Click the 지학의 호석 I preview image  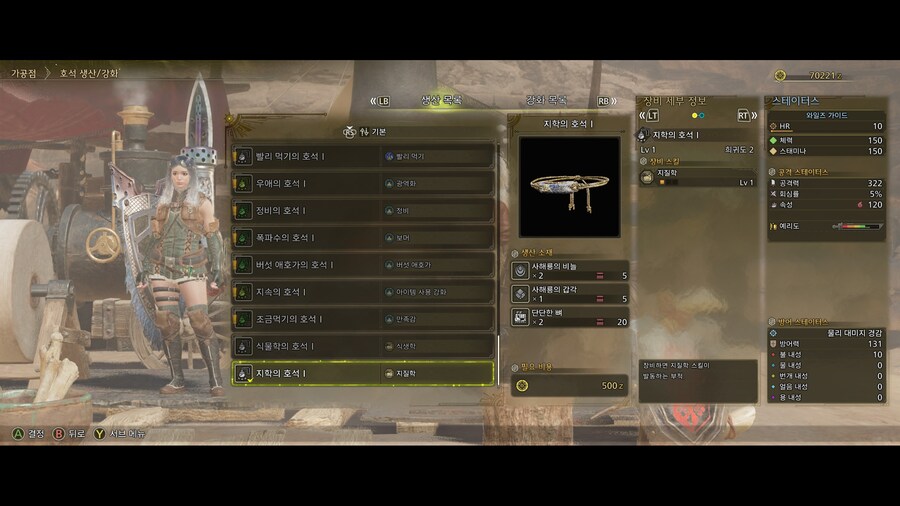point(569,187)
